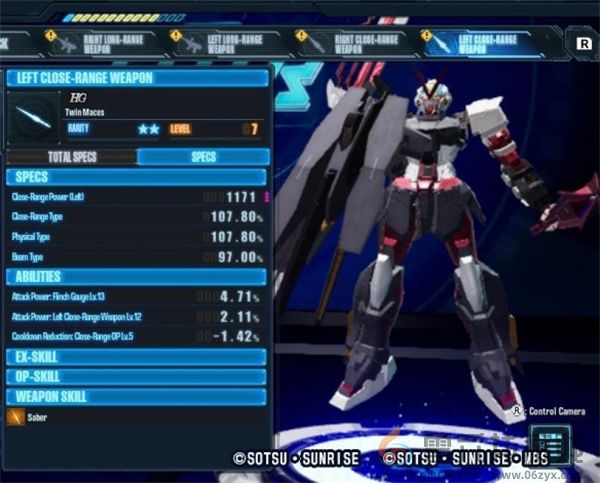Select the Saber weapon skill

(40, 417)
